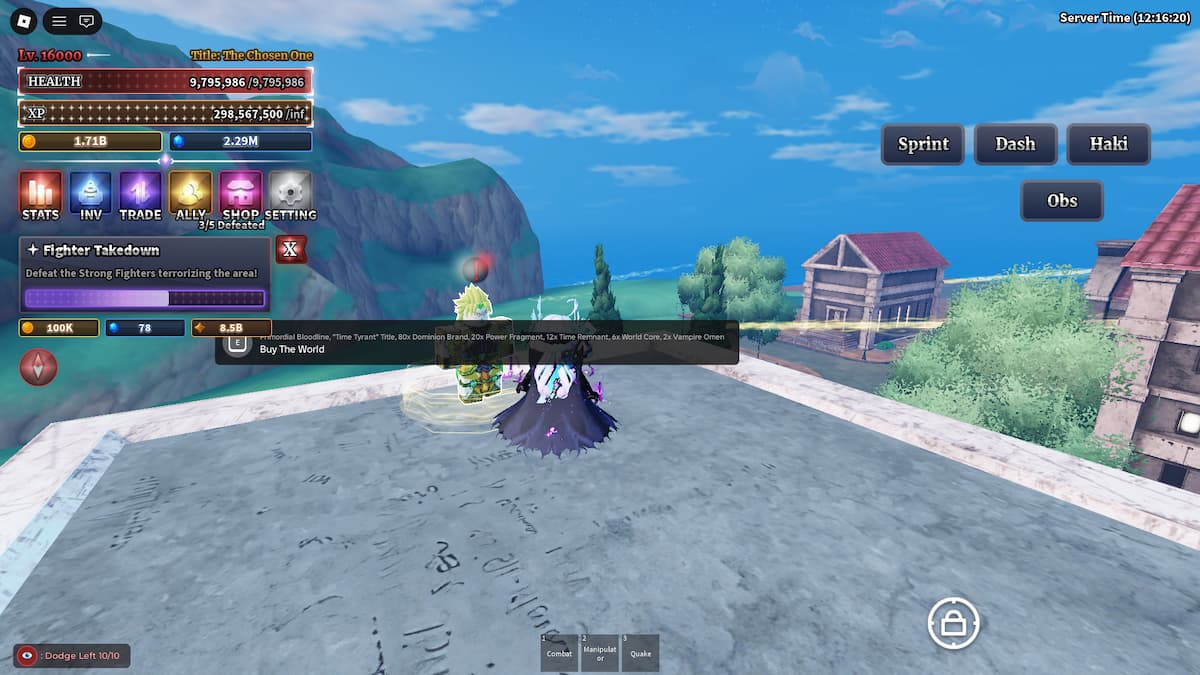Open the TRADE menu
This screenshot has width=1200, height=675.
[140, 194]
